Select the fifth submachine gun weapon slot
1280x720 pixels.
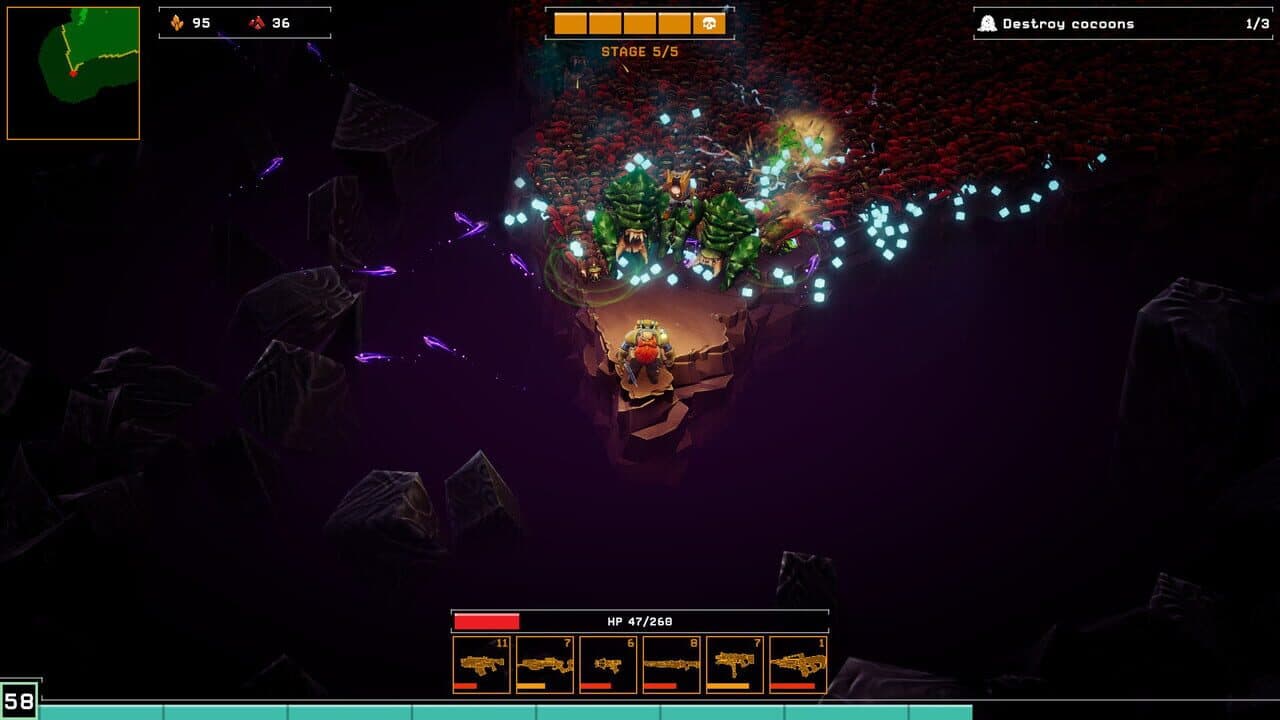[x=737, y=662]
